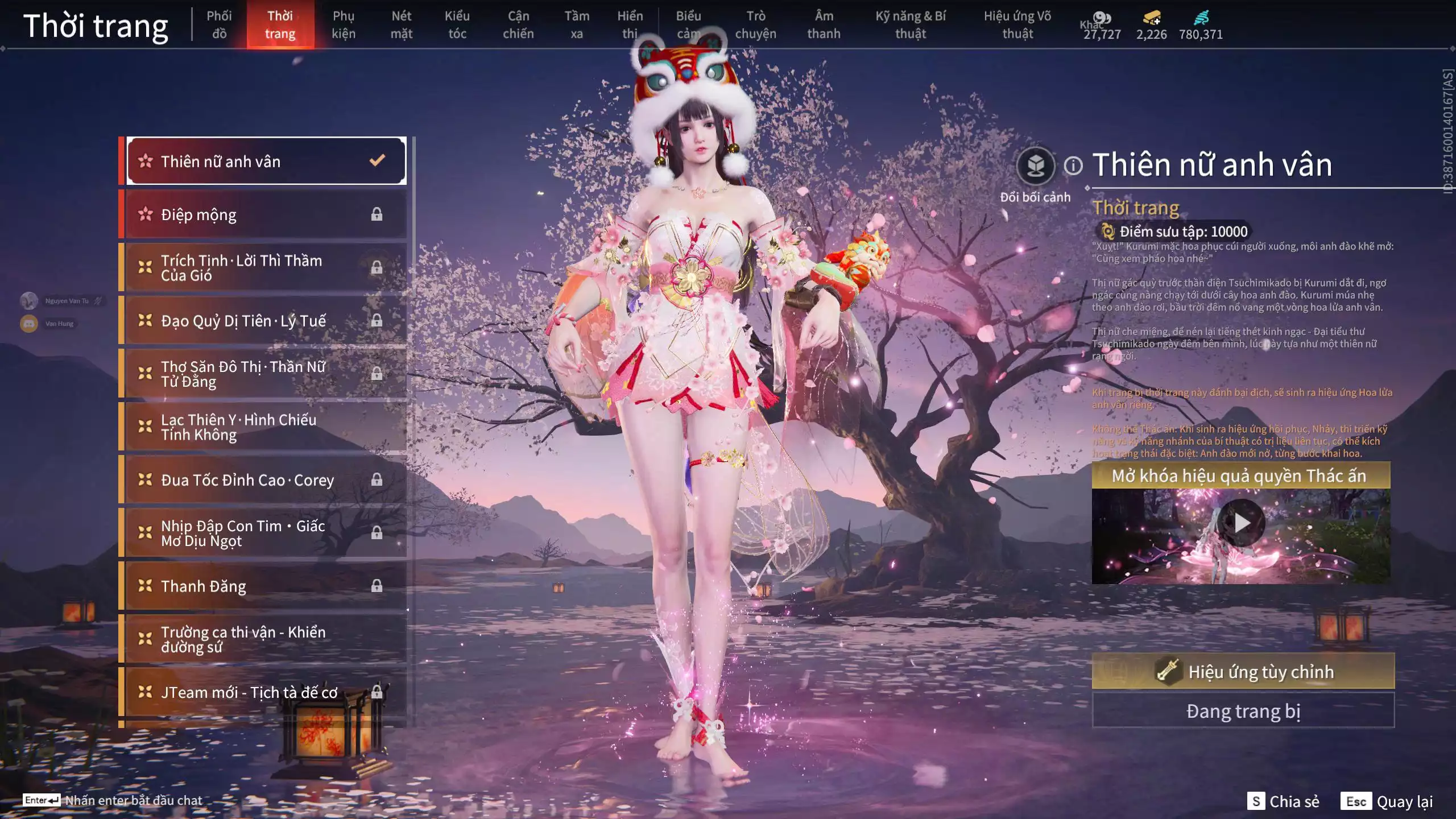The height and width of the screenshot is (819, 1456).
Task: Click the flower icon beside Điệp mộng
Action: (x=146, y=214)
